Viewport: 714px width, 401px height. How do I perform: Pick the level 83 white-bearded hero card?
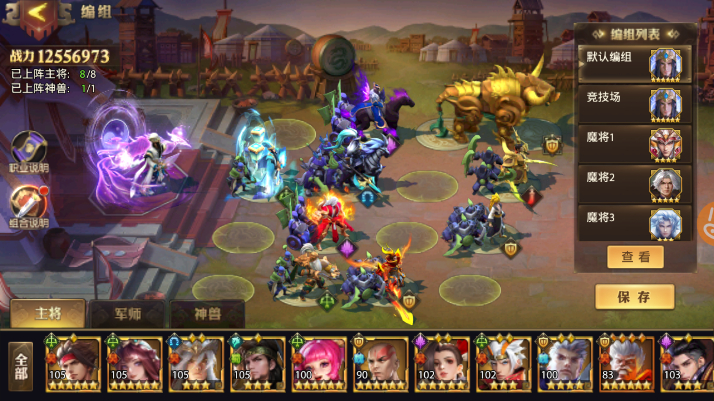pos(626,364)
